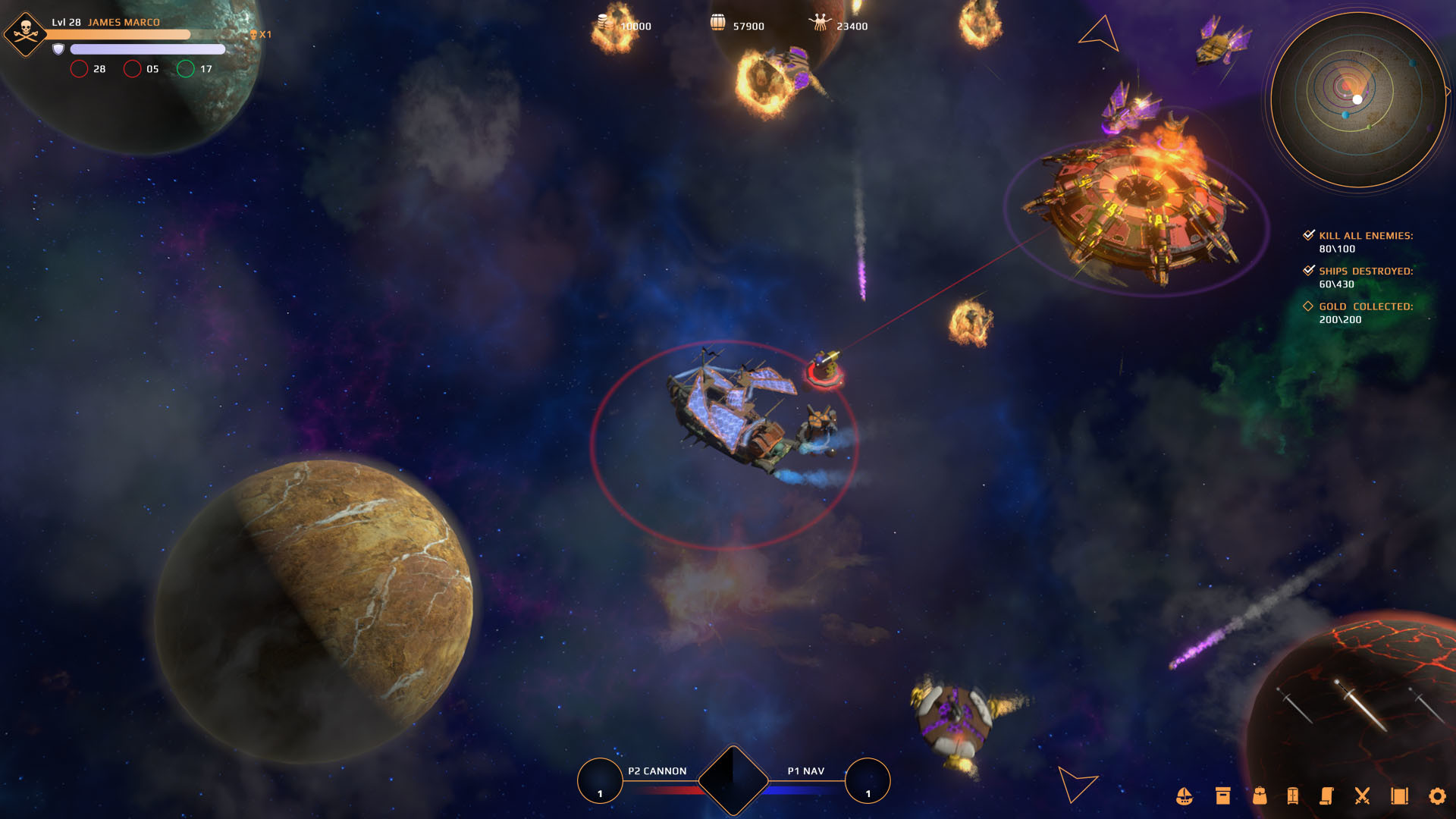Select the ship management icon
The height and width of the screenshot is (819, 1456).
pyautogui.click(x=1185, y=796)
